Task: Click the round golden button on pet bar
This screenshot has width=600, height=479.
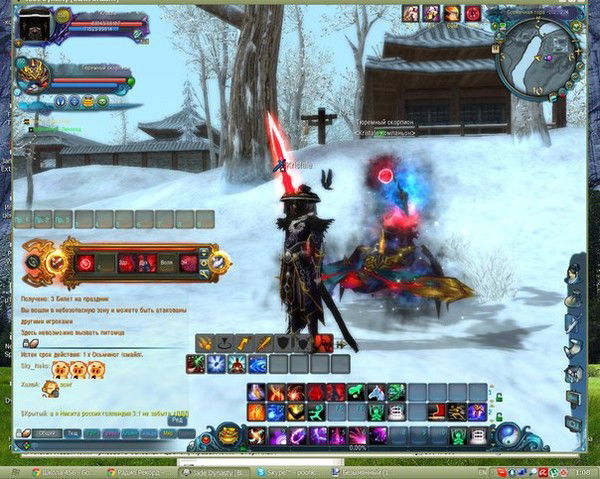Action: coord(54,263)
